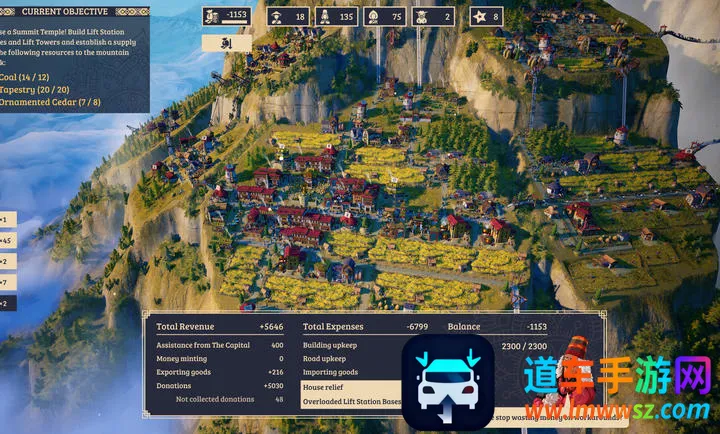Select the Overloaded Lift Station Bases row

click(x=352, y=401)
